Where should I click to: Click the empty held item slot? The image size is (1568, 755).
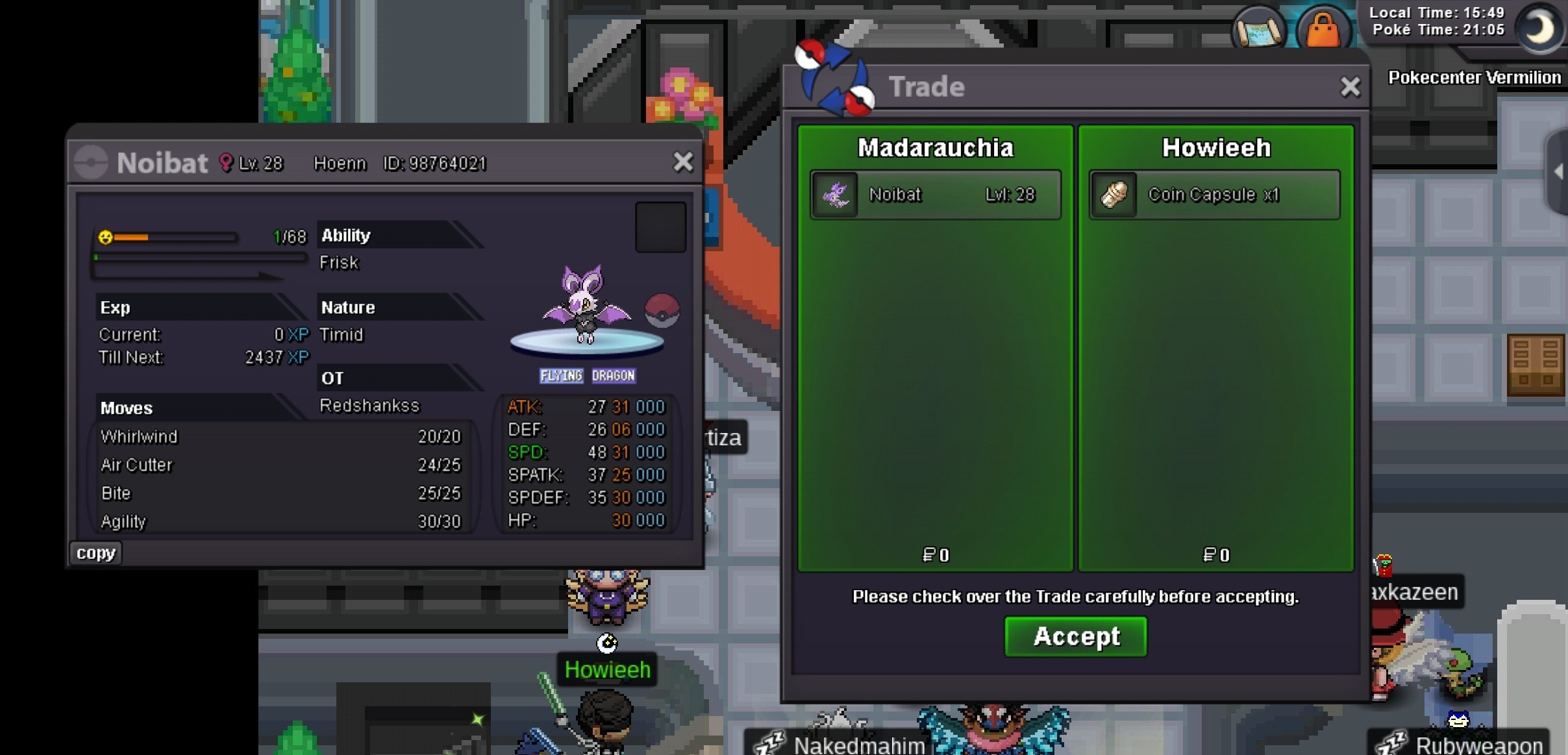660,227
